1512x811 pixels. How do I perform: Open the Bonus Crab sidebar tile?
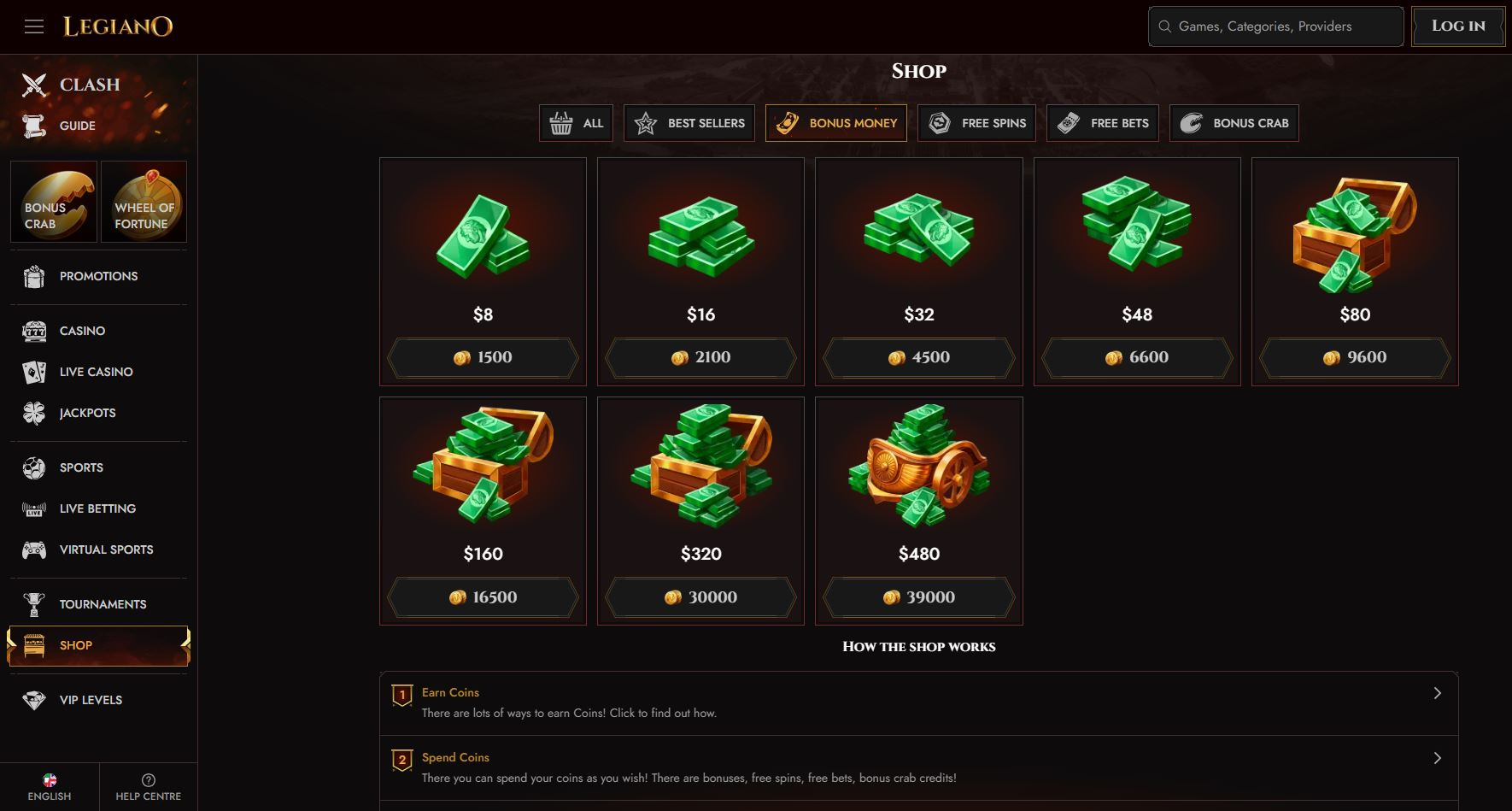(53, 202)
